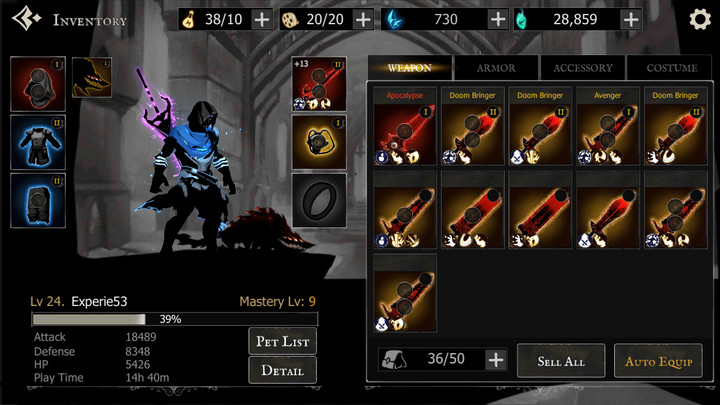This screenshot has width=720, height=405.
Task: Add more blue crystal currency
Action: coord(497,19)
